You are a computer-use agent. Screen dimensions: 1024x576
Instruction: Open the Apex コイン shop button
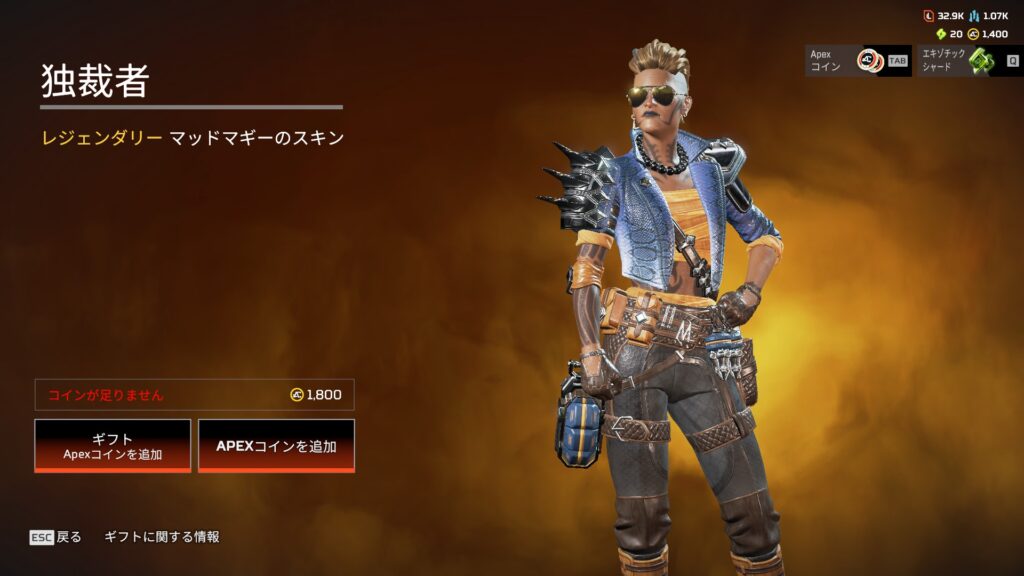point(858,60)
